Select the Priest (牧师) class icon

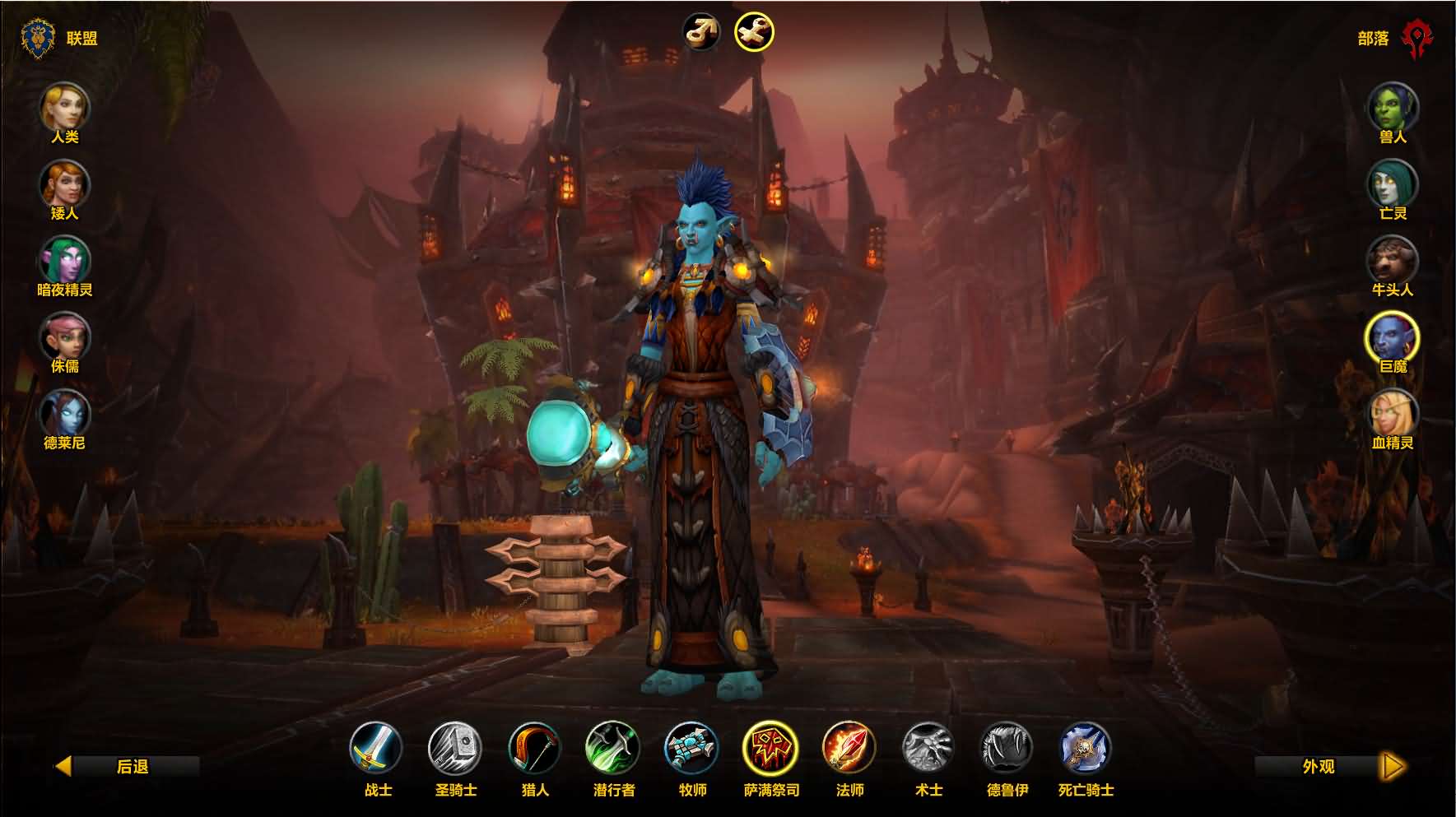tap(691, 748)
